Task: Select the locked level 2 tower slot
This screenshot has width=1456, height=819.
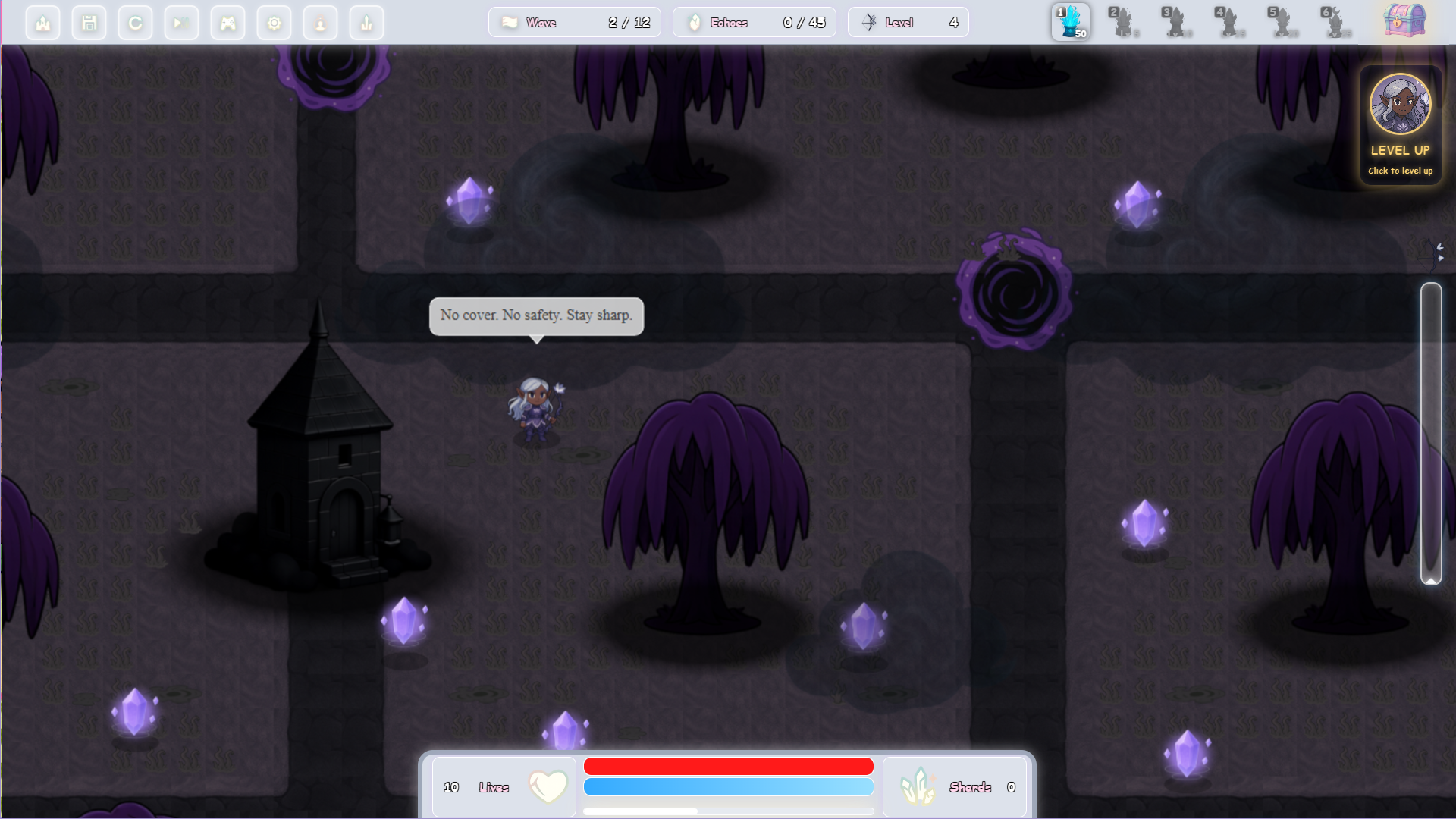Action: click(x=1124, y=23)
